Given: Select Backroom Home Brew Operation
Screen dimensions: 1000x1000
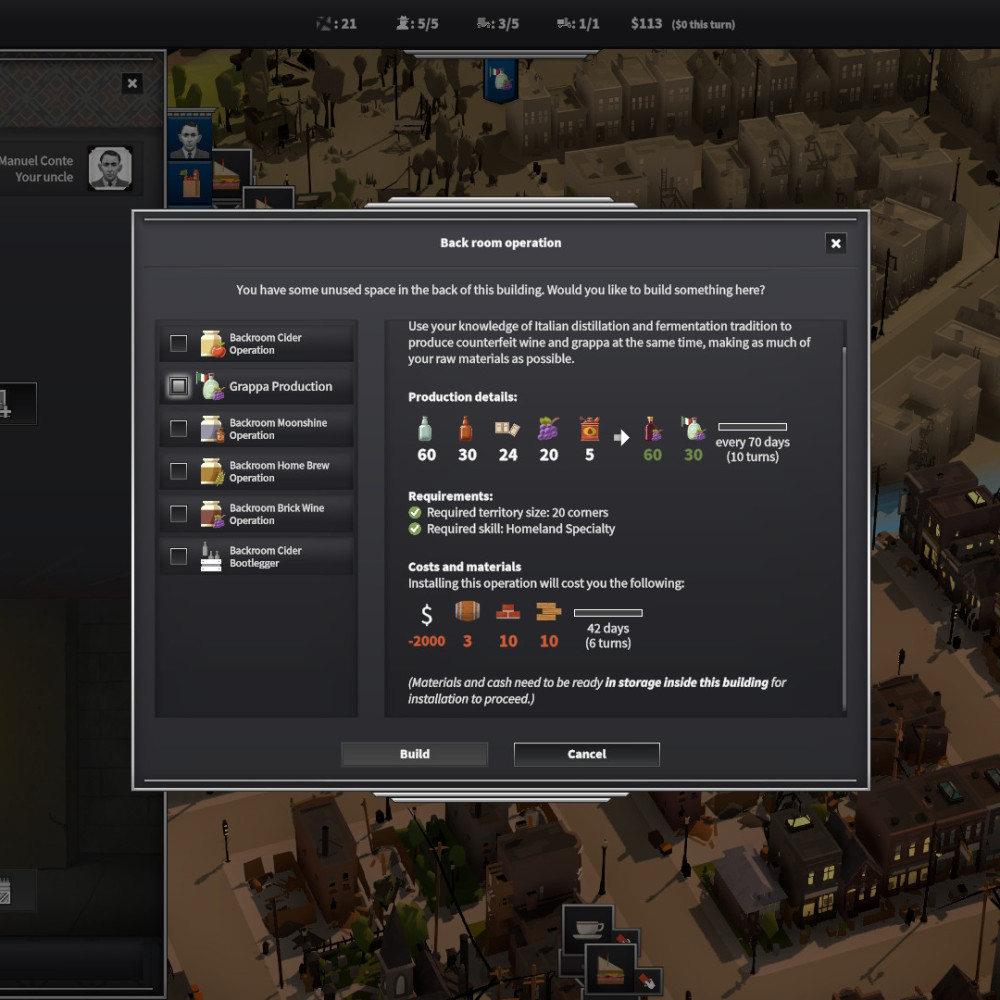Looking at the screenshot, I should point(178,471).
